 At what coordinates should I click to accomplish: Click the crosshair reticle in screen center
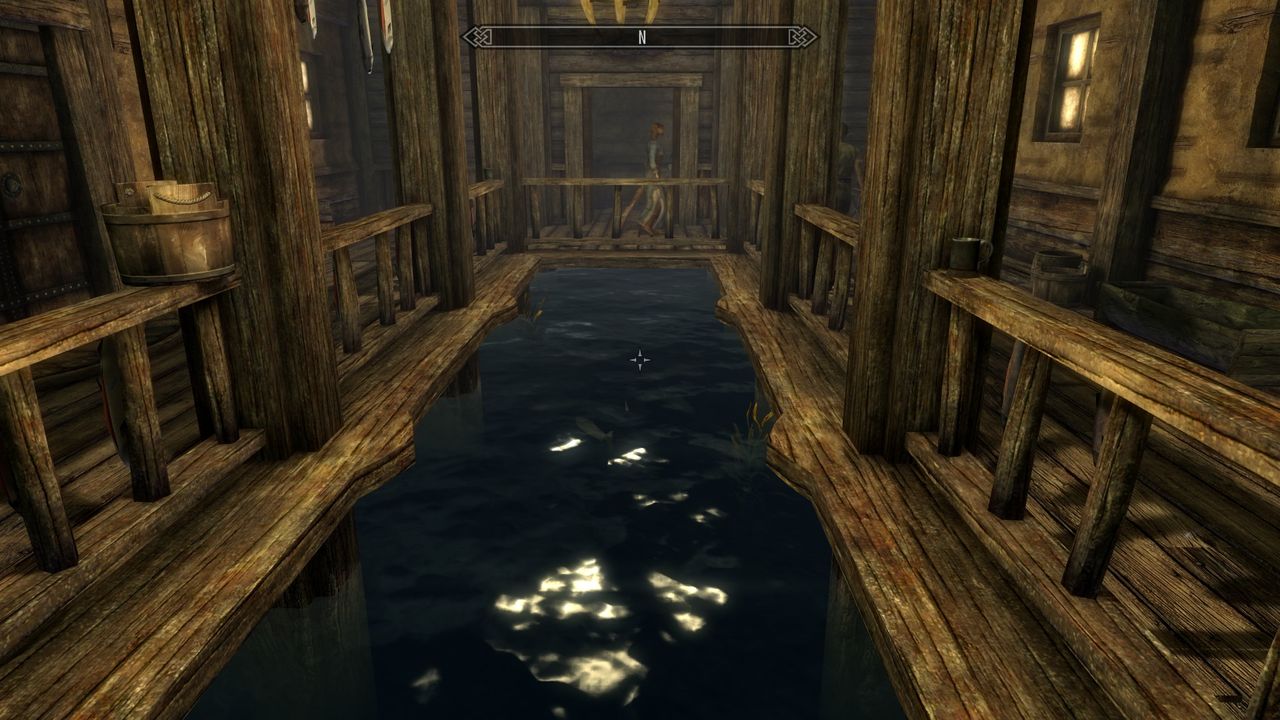pos(640,358)
